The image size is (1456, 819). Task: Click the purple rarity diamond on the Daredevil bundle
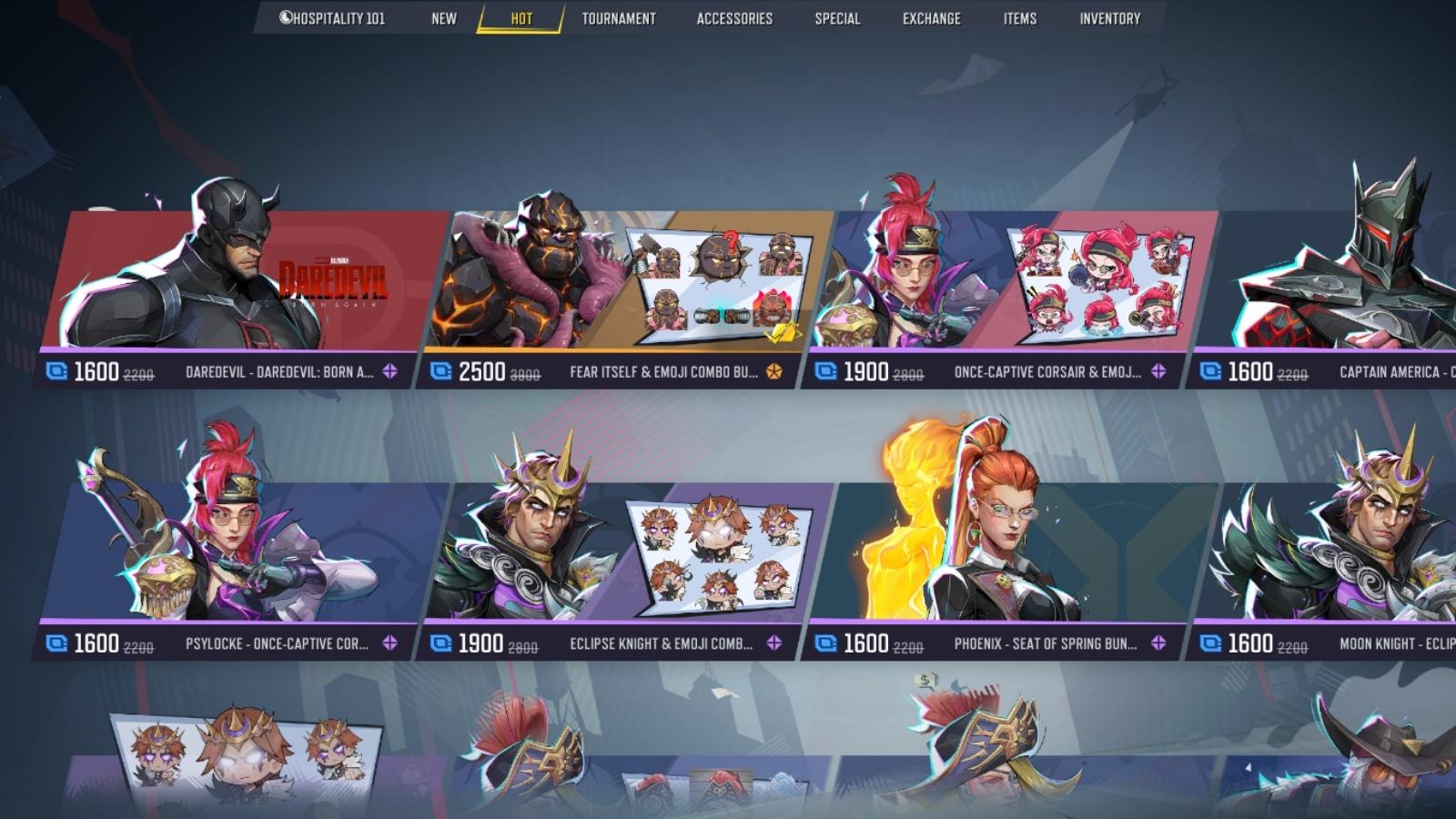coord(390,371)
